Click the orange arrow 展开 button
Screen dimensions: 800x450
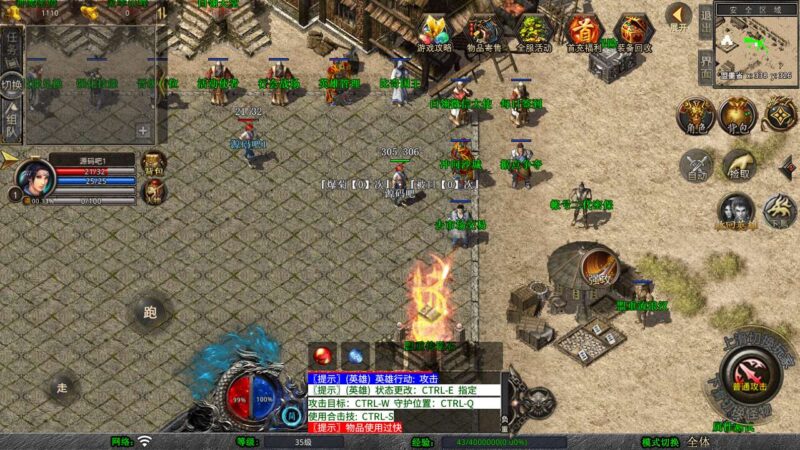[679, 16]
